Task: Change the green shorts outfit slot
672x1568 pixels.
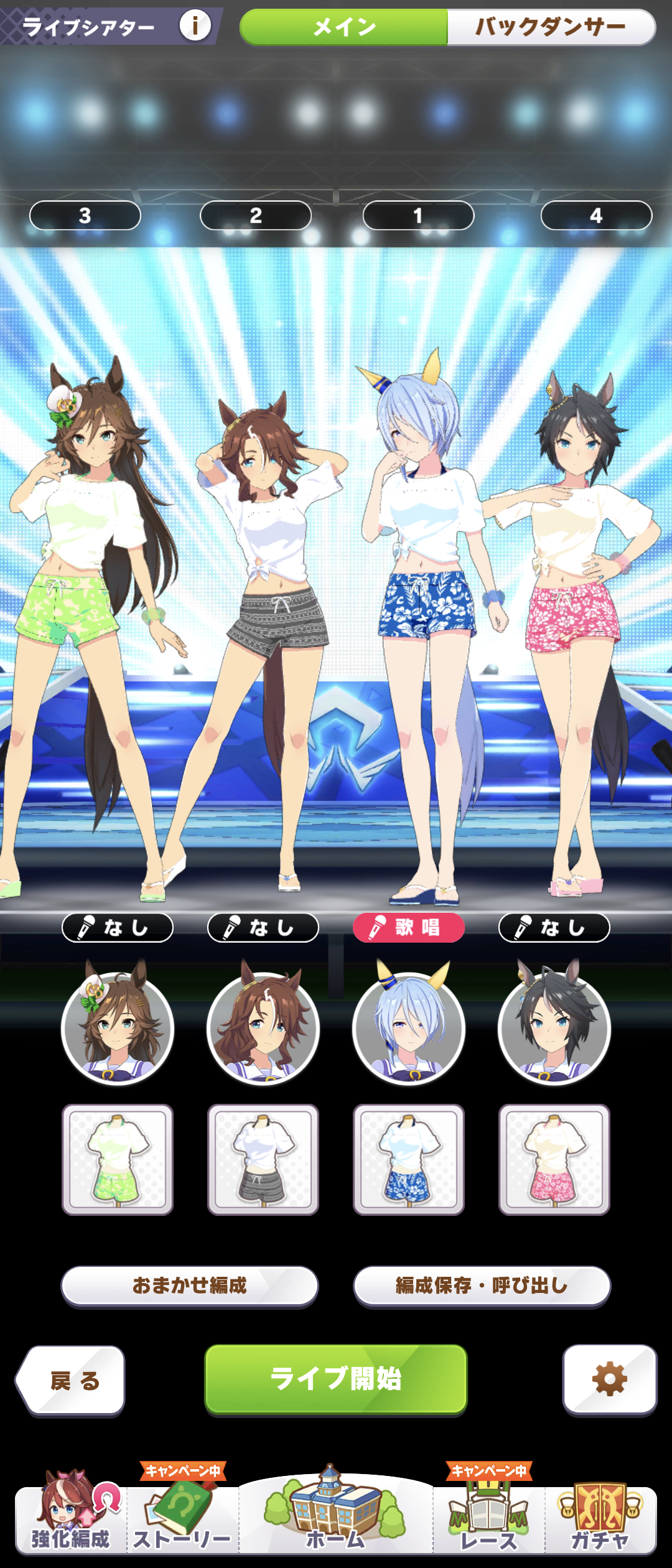Action: tap(118, 1159)
